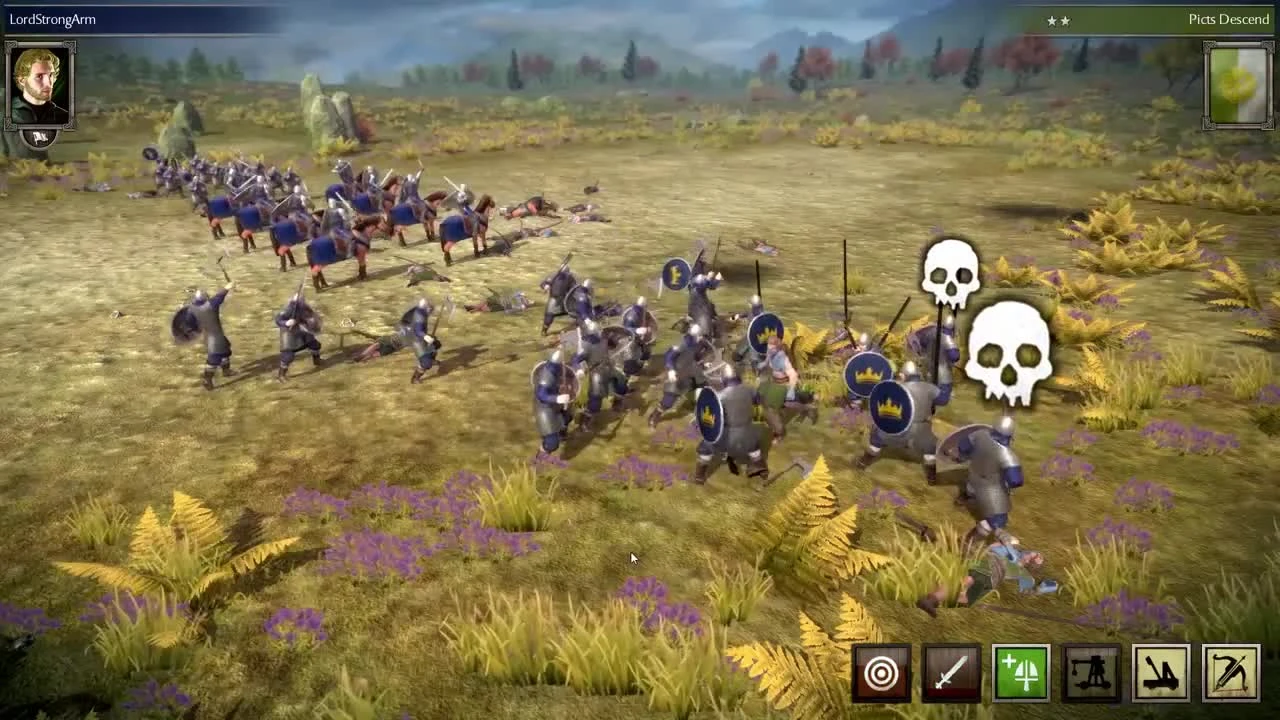Image resolution: width=1280 pixels, height=720 pixels.
Task: Click the green-white striped enemy crest thumbnail
Action: (1238, 81)
